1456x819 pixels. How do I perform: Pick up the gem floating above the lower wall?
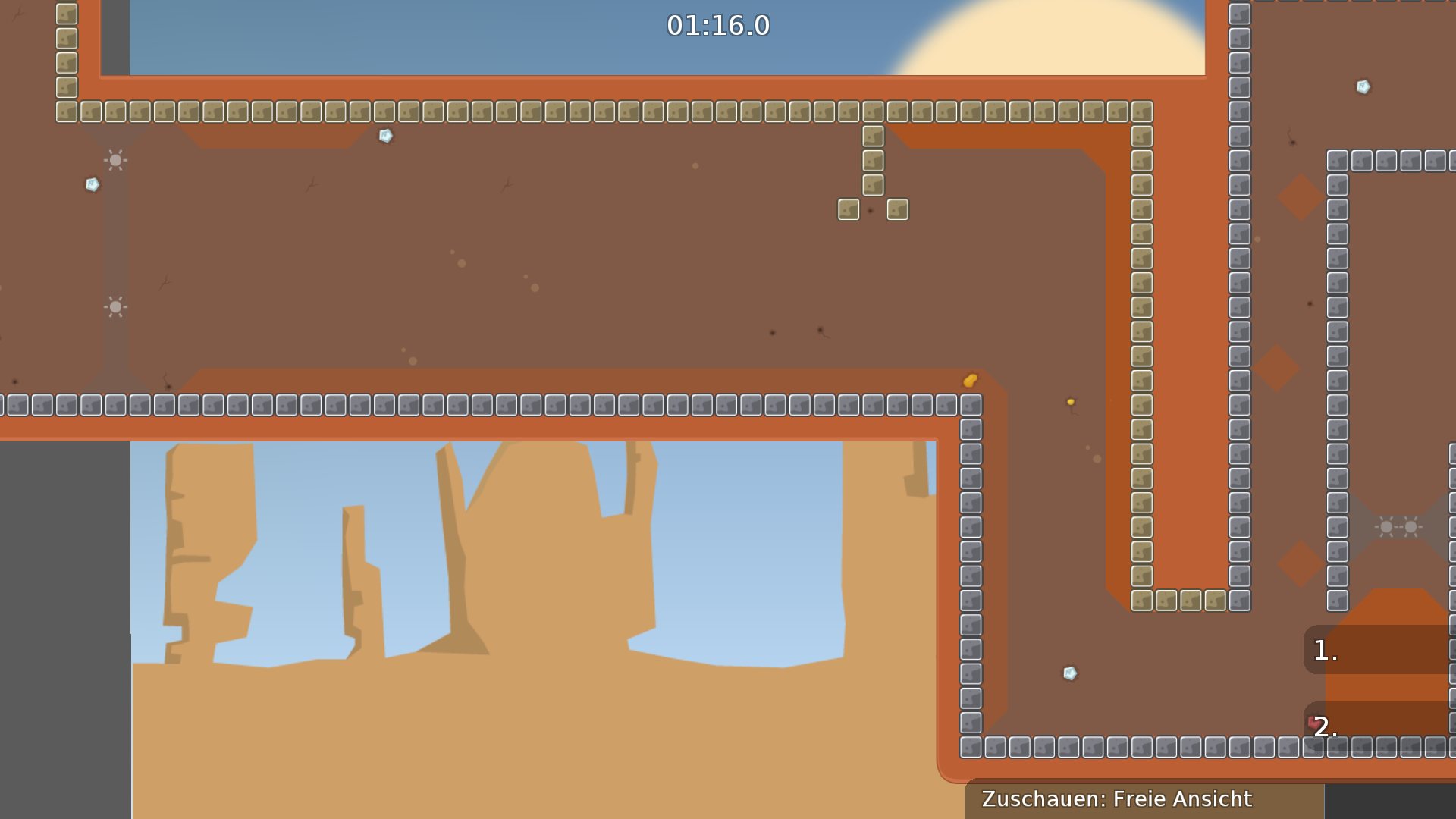[x=1069, y=673]
